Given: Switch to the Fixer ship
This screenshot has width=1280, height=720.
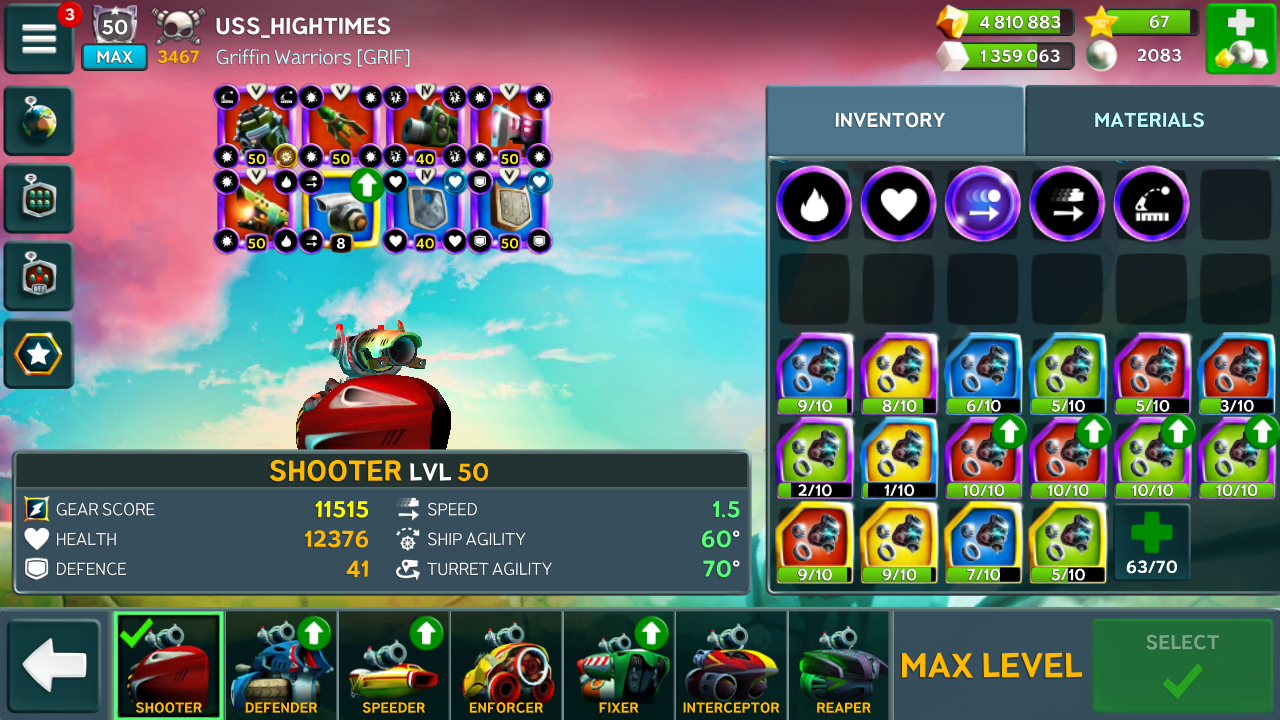Looking at the screenshot, I should (619, 665).
